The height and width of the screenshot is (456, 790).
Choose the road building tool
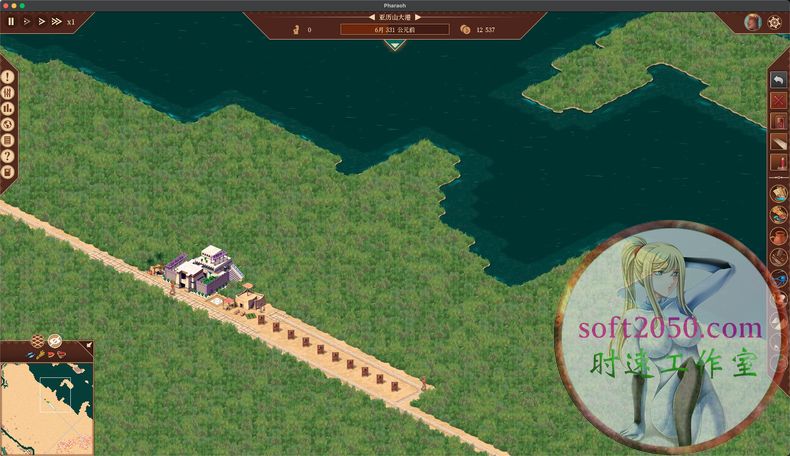779,141
